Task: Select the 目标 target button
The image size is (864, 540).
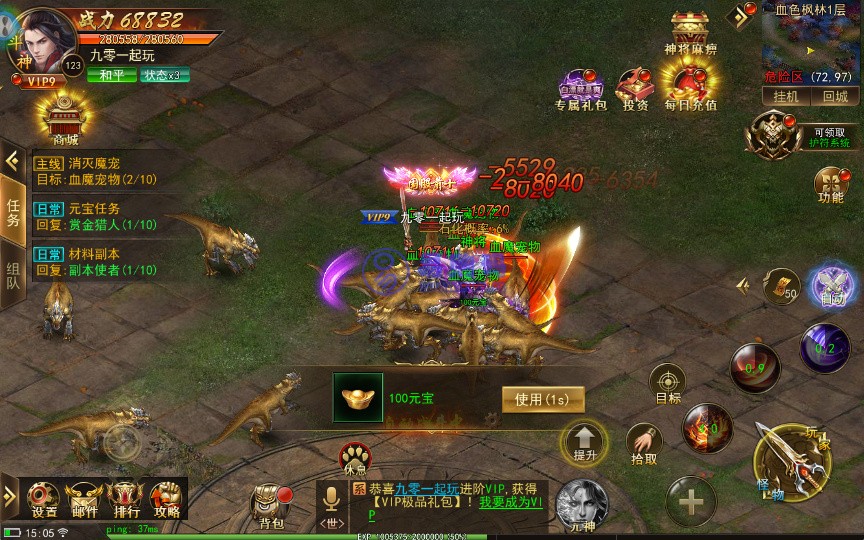Action: (667, 384)
